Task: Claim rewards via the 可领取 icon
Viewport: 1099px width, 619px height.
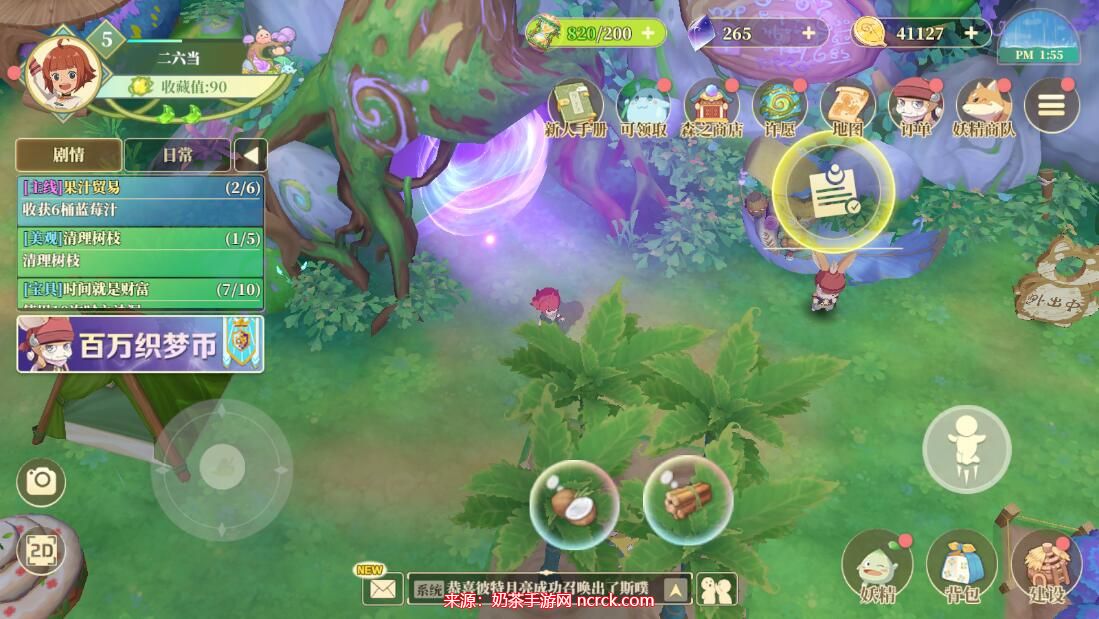Action: tap(643, 105)
